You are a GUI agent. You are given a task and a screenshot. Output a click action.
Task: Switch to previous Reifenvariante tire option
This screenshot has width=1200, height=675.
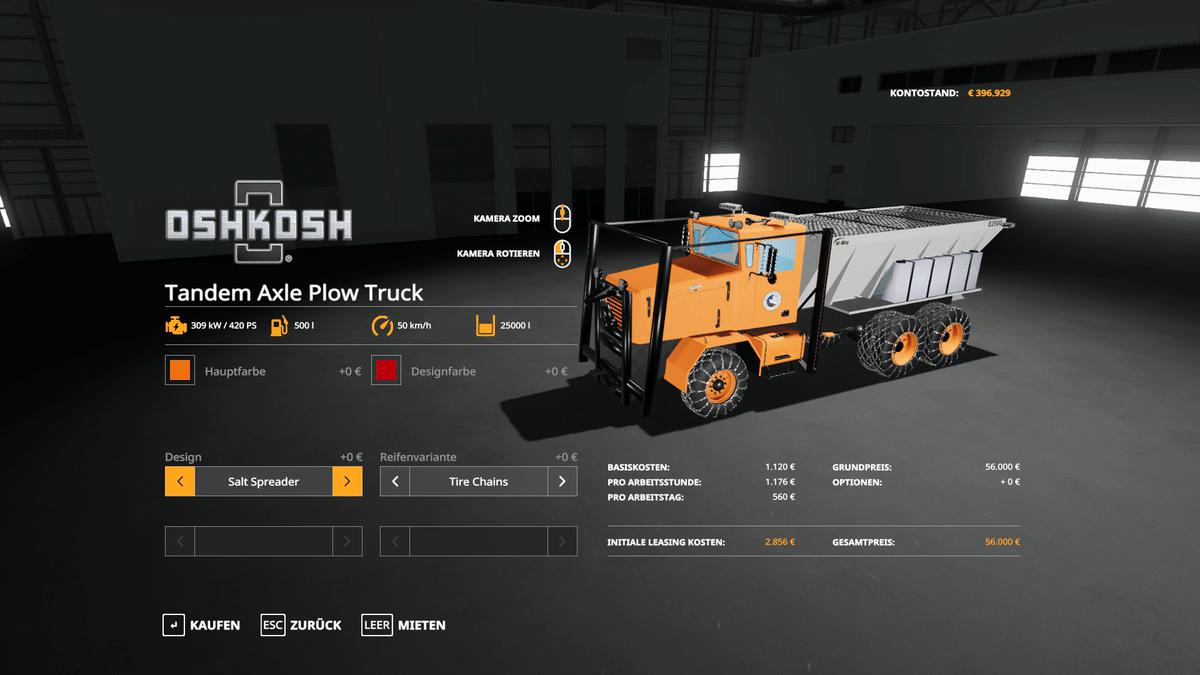pos(395,482)
